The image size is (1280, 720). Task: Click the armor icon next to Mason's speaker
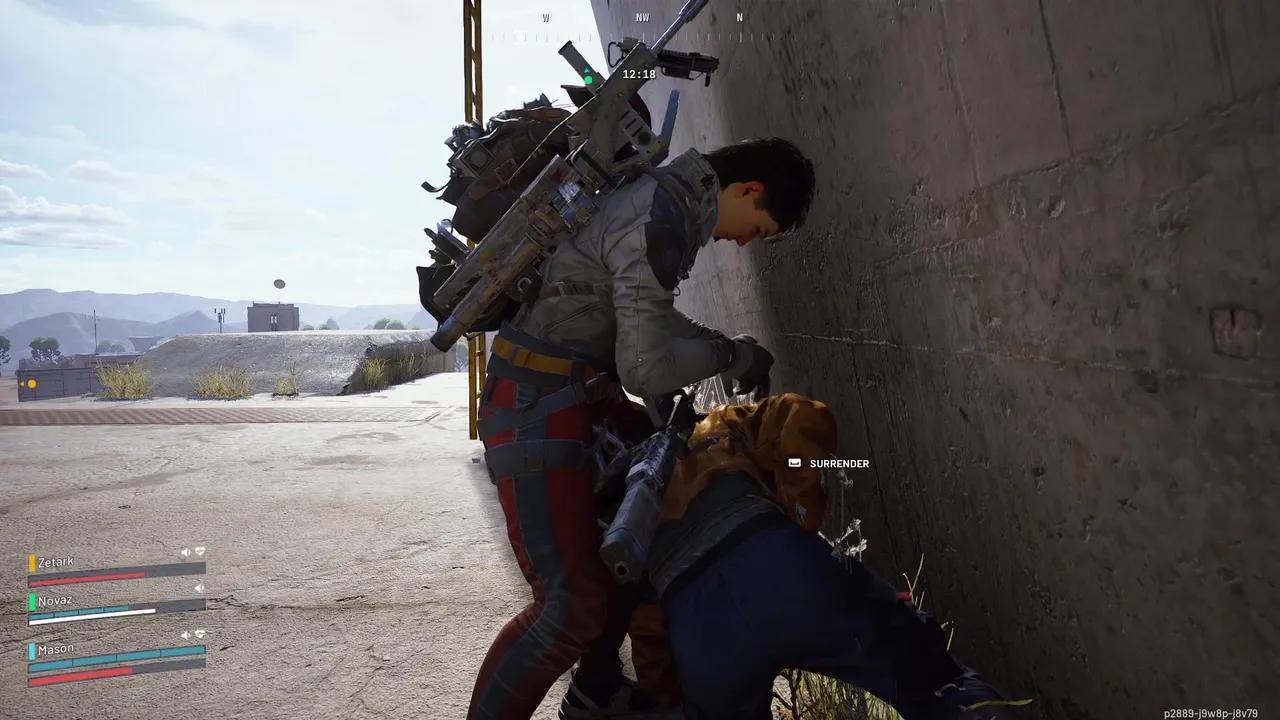[199, 635]
